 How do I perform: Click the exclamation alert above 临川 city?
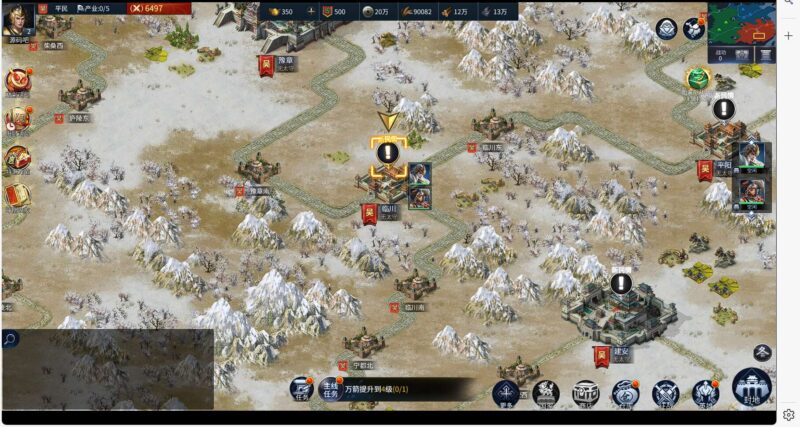click(387, 153)
